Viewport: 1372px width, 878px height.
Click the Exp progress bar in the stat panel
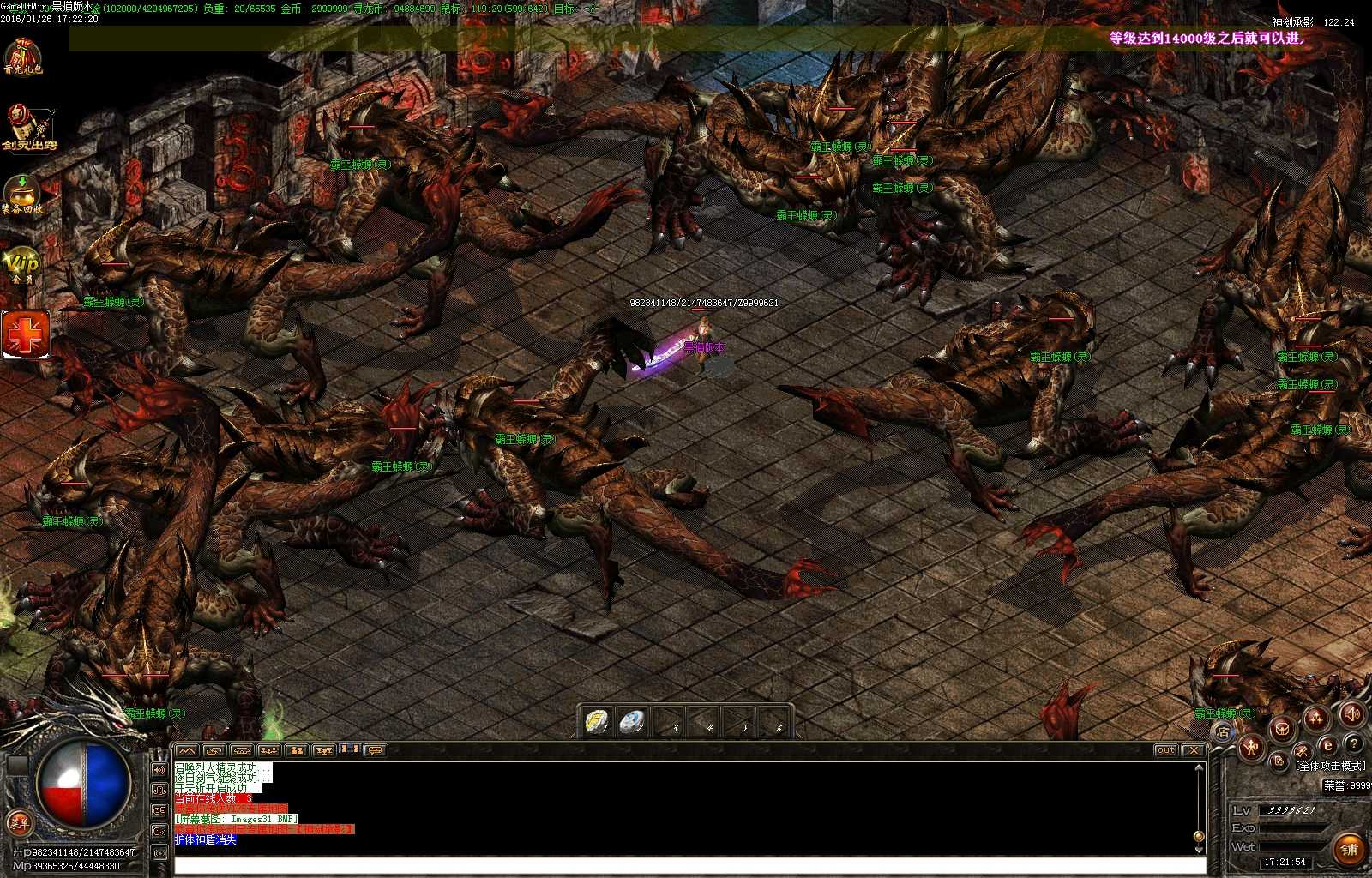[x=1293, y=828]
